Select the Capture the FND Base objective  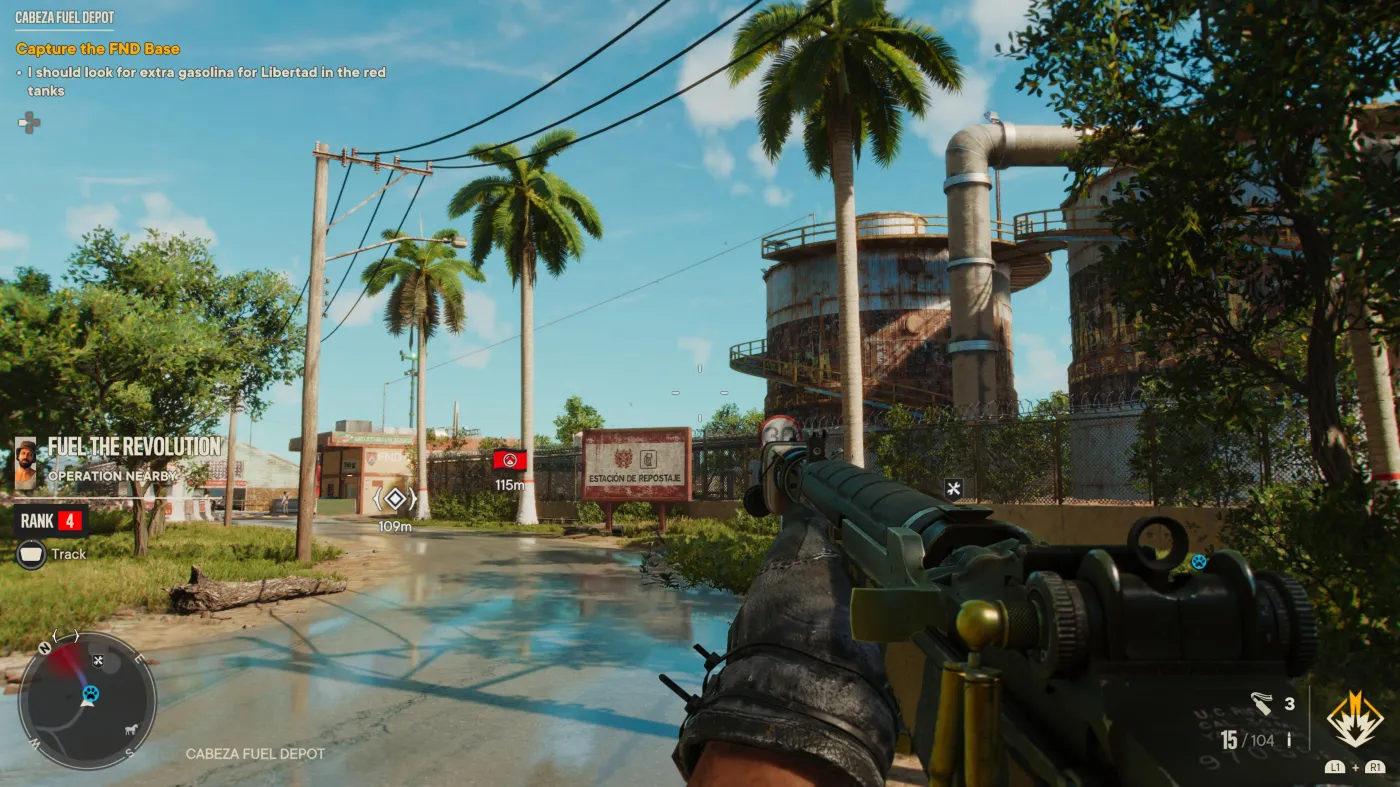[x=98, y=49]
